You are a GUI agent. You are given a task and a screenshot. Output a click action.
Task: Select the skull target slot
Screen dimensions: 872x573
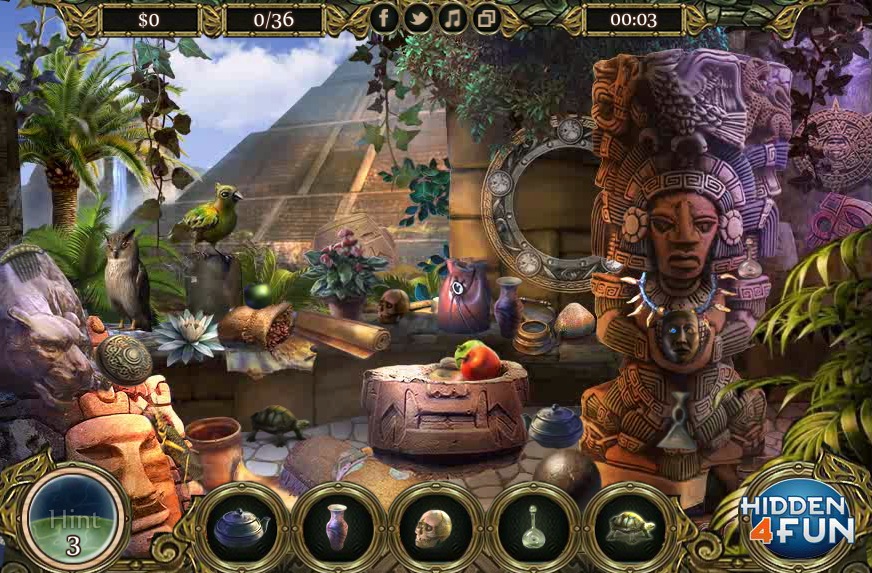(x=435, y=527)
